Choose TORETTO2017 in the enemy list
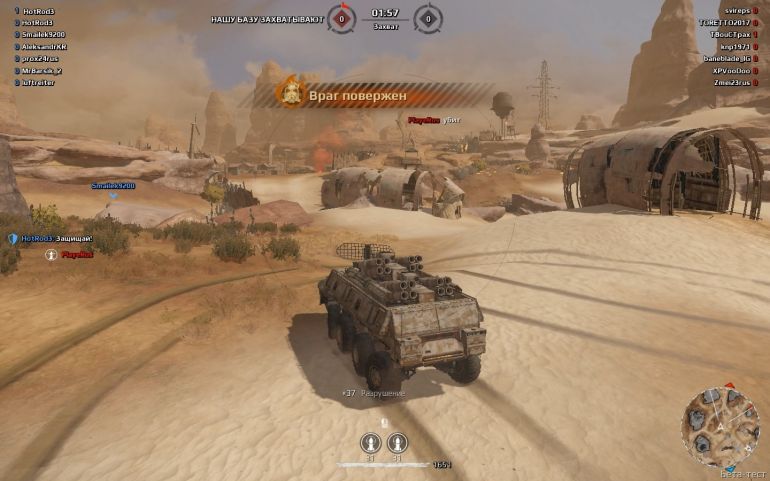 pyautogui.click(x=720, y=22)
